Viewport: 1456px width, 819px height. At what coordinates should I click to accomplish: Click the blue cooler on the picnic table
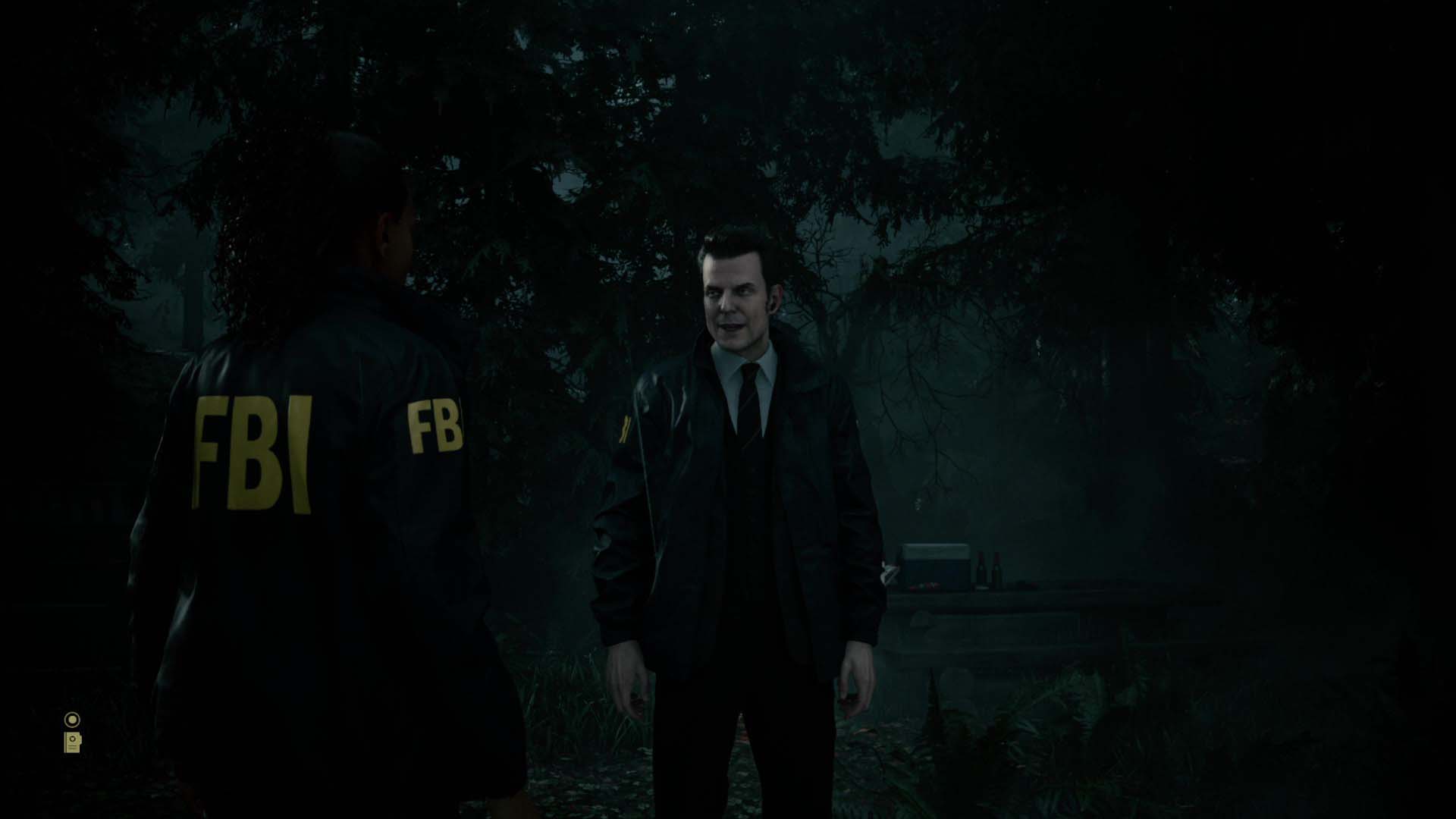(937, 566)
